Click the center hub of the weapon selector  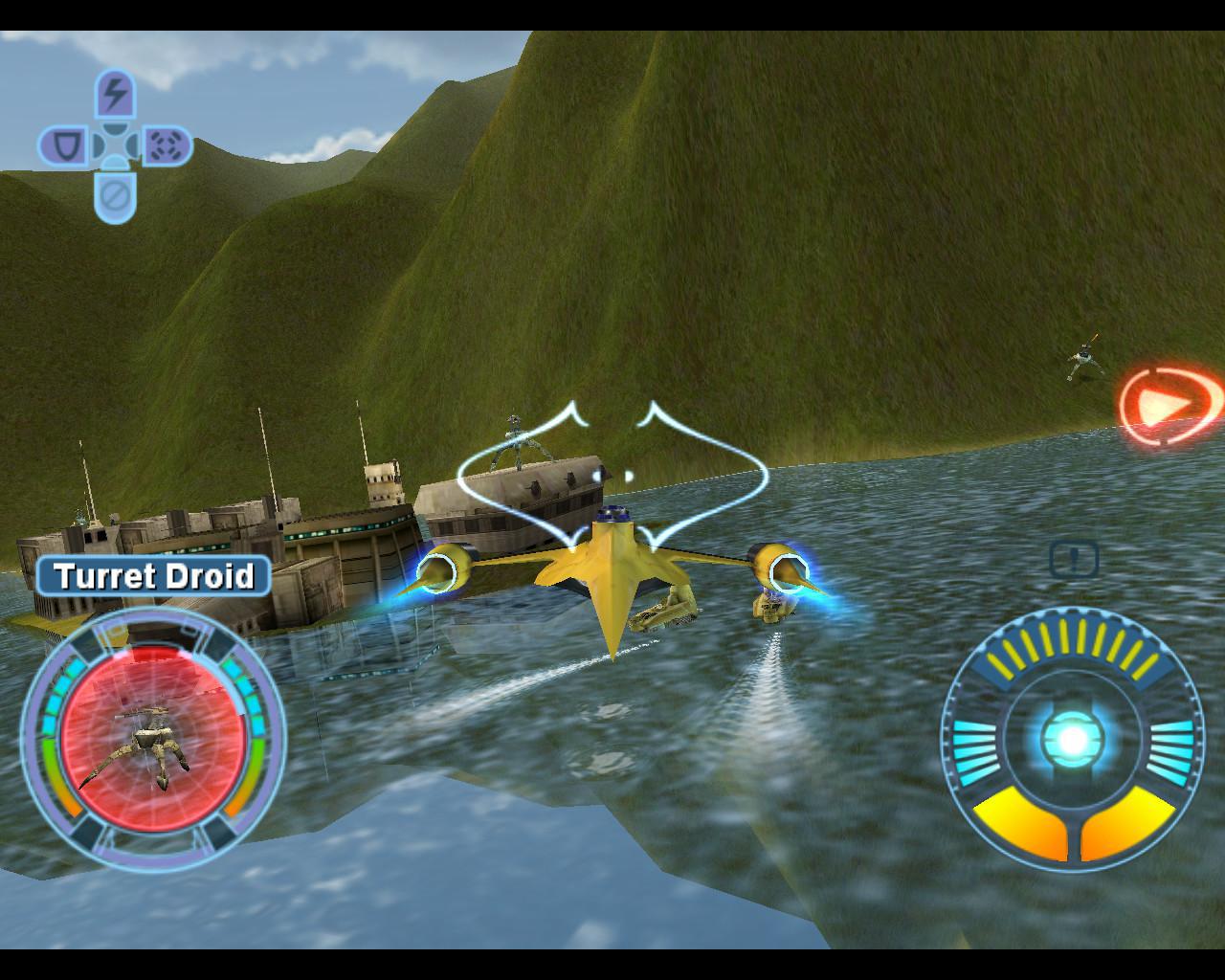(115, 145)
